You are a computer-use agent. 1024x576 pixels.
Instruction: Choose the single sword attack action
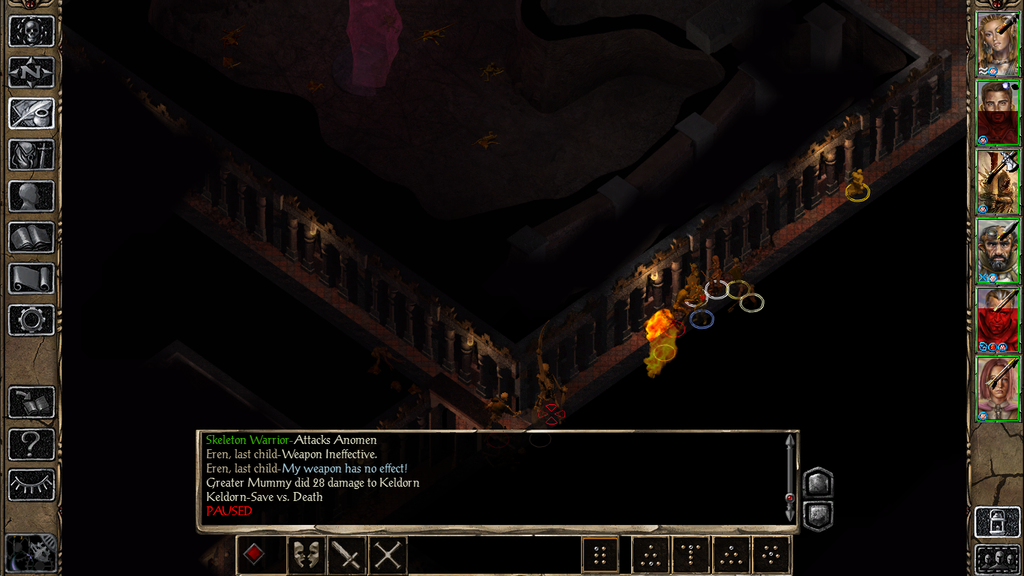coord(346,554)
